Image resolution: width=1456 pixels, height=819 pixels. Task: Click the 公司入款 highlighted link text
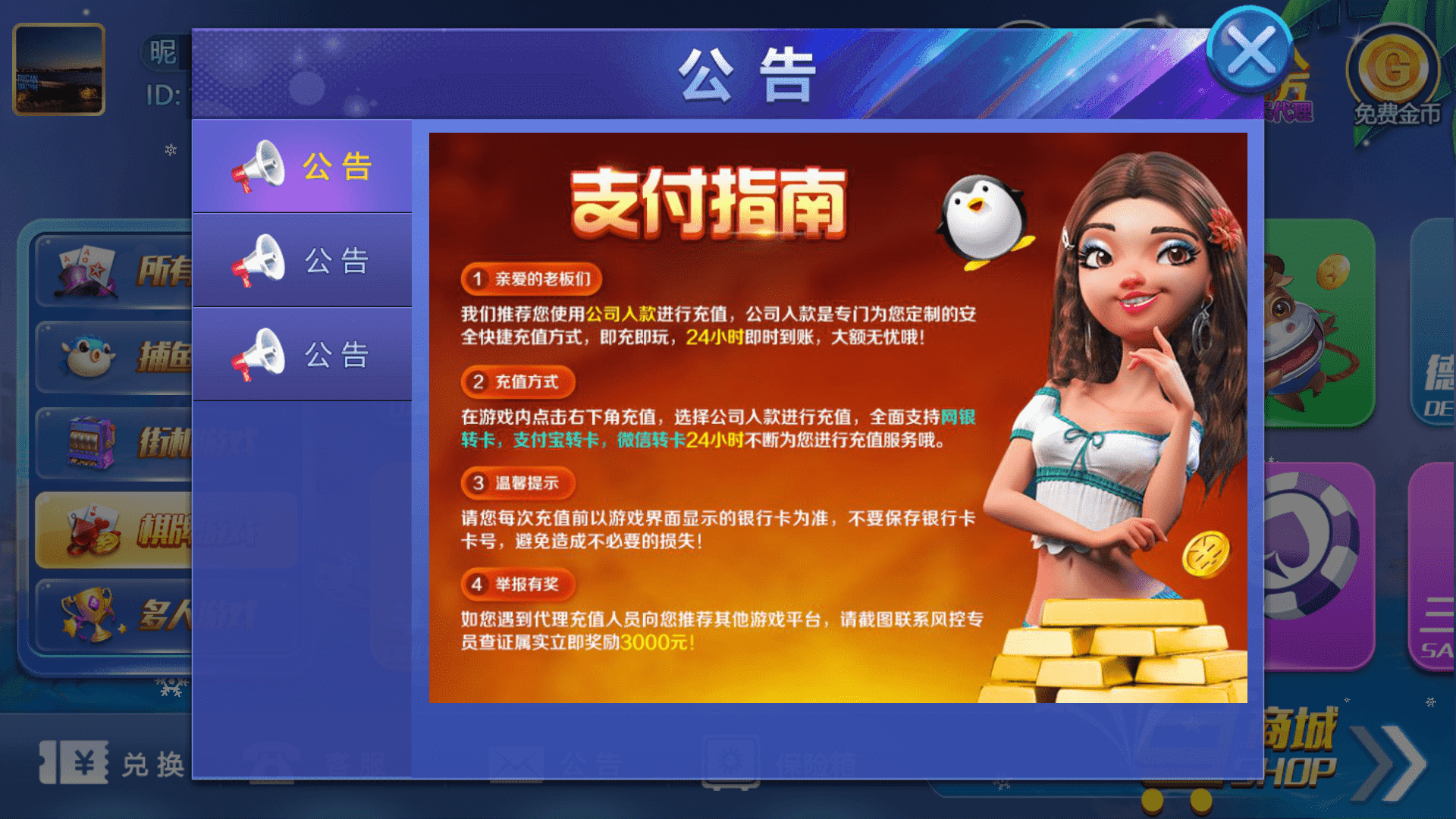(x=622, y=312)
